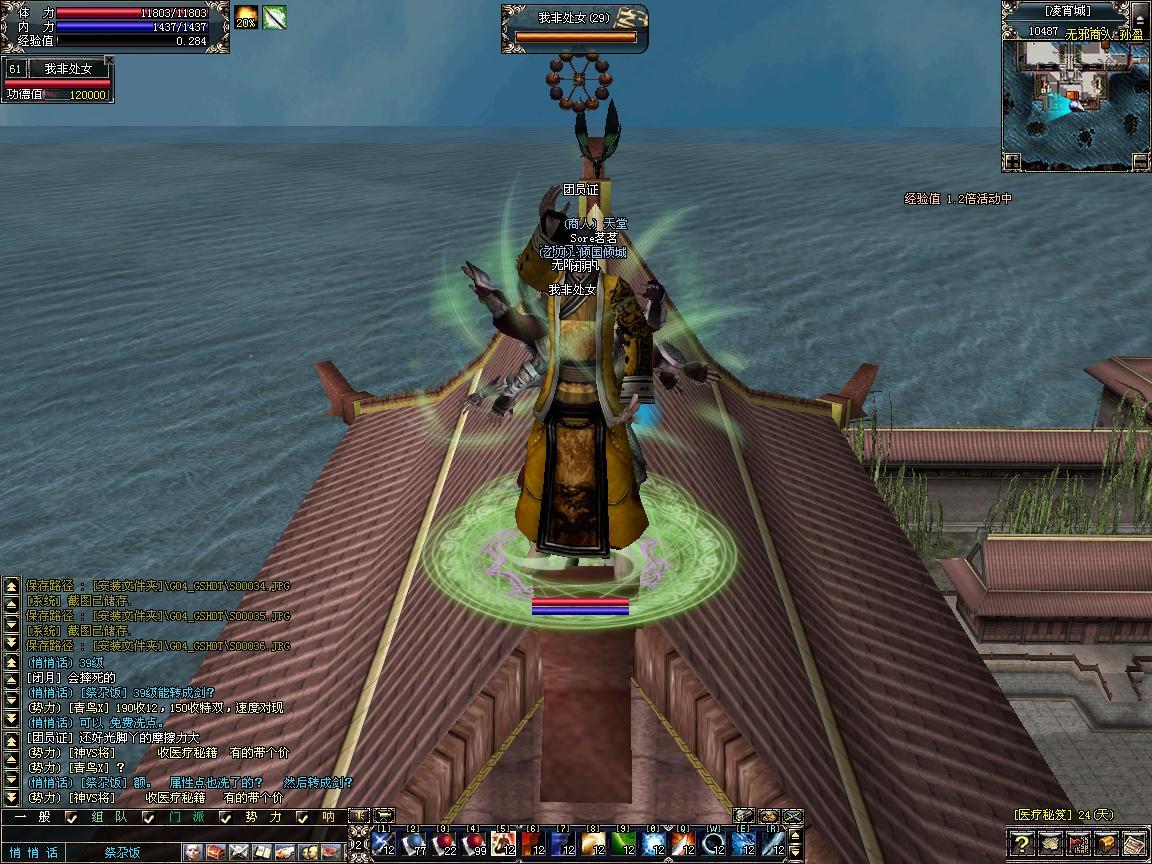This screenshot has height=864, width=1152.
Task: Click the 20% buff status icon
Action: [x=246, y=17]
